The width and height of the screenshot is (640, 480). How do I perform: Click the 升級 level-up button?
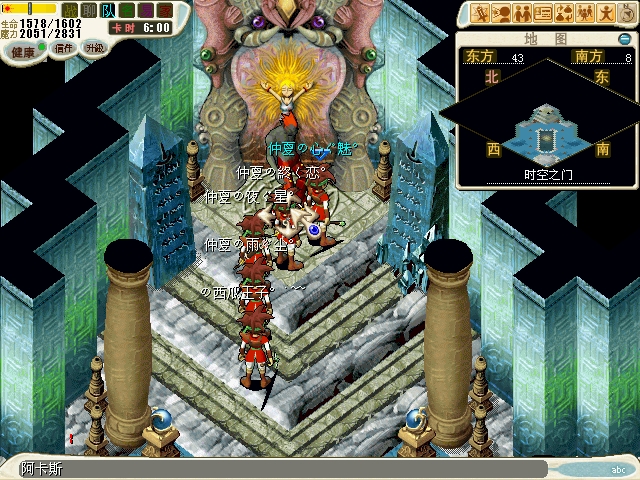tap(94, 47)
